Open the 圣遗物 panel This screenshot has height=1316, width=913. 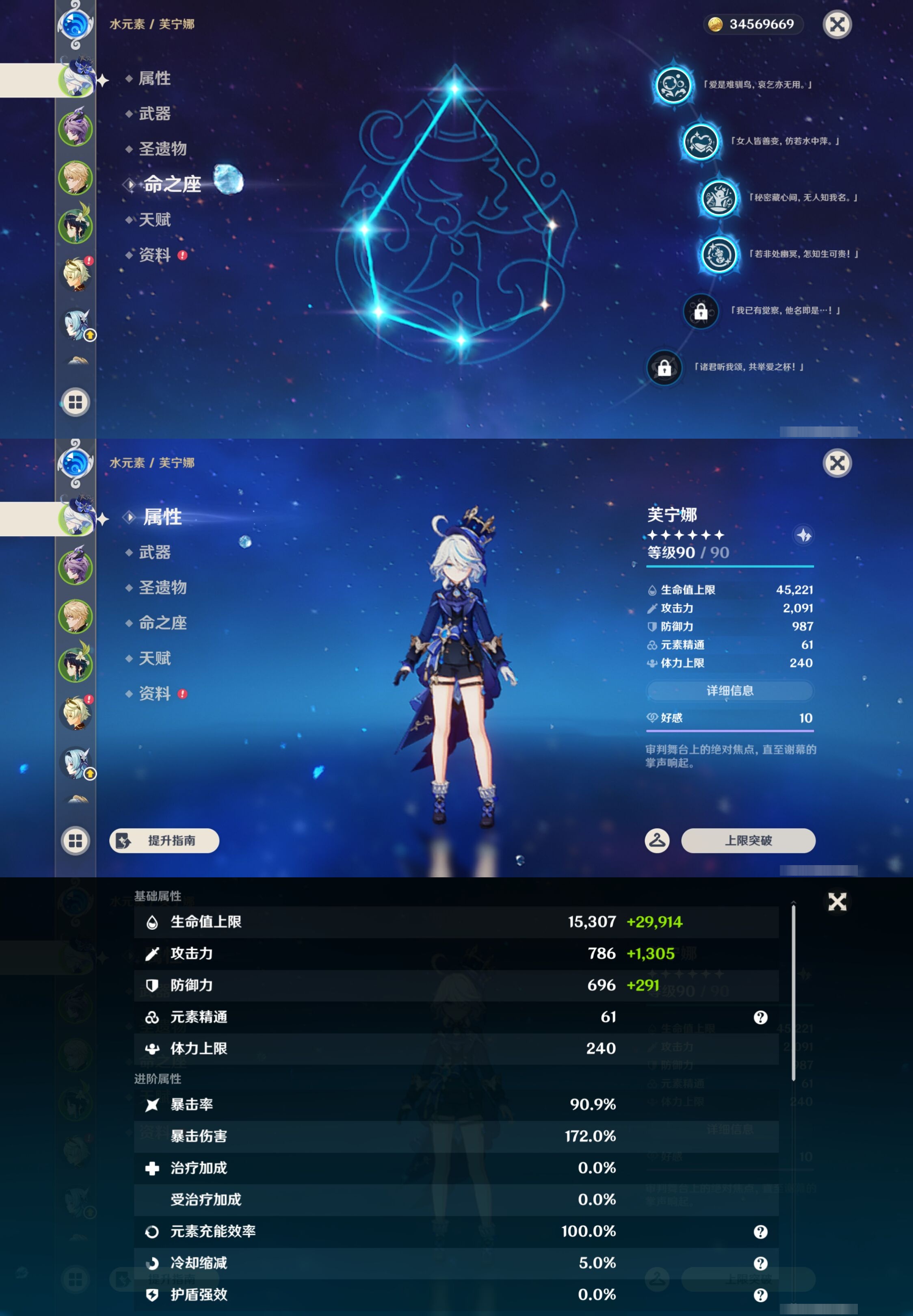[161, 588]
